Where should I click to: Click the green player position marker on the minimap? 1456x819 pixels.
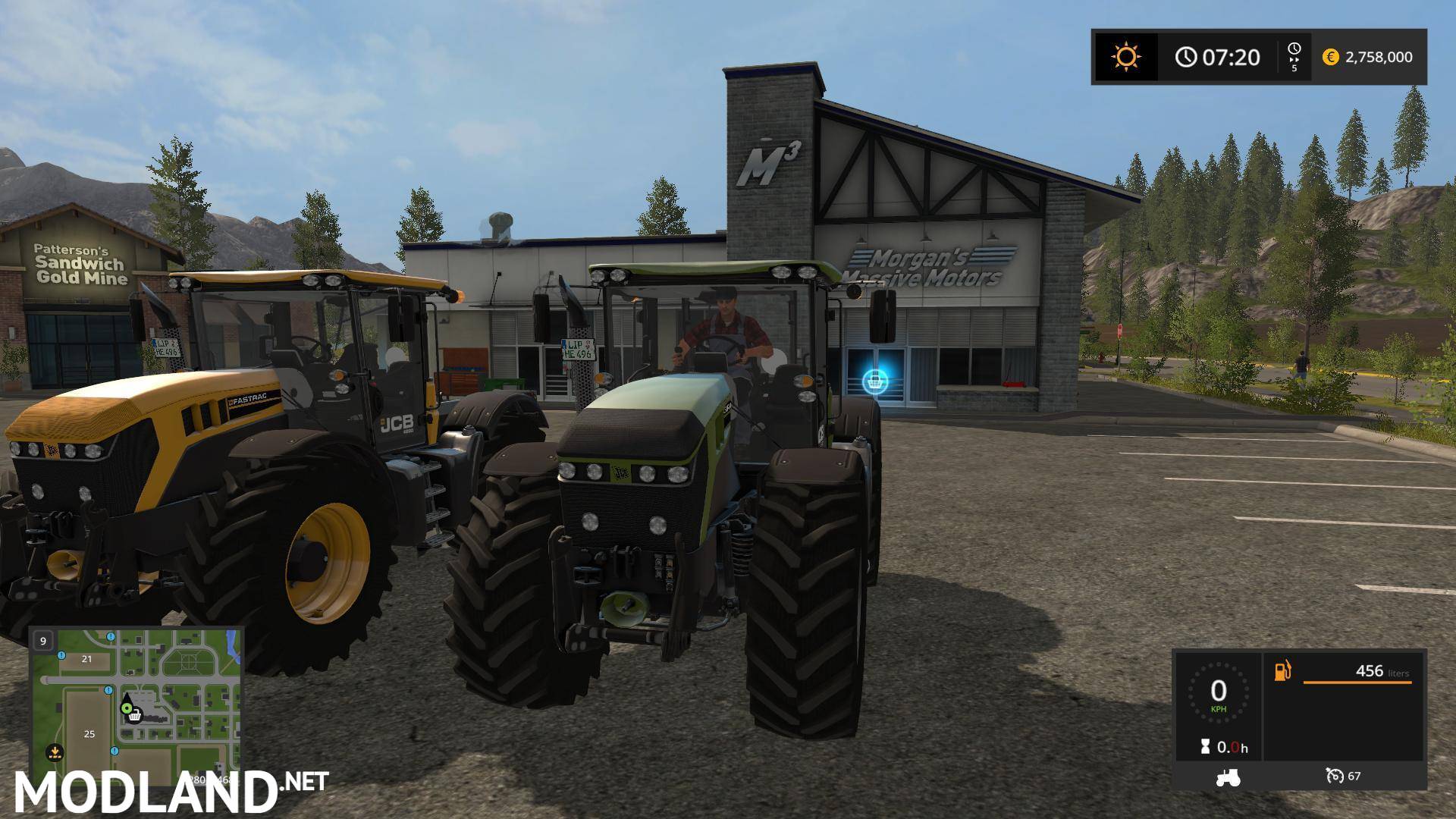point(127,708)
